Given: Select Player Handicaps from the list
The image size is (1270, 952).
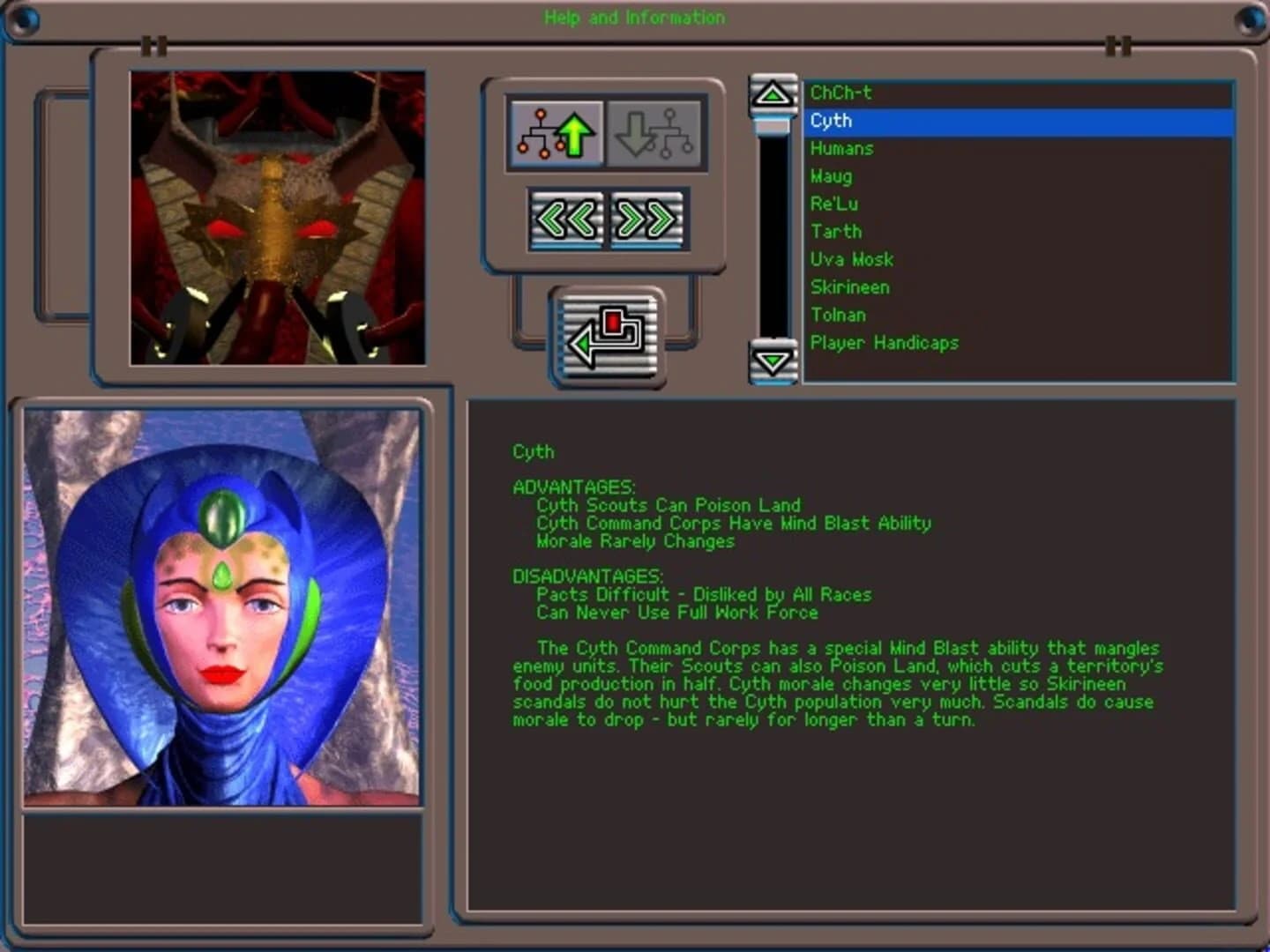Looking at the screenshot, I should click(x=885, y=343).
